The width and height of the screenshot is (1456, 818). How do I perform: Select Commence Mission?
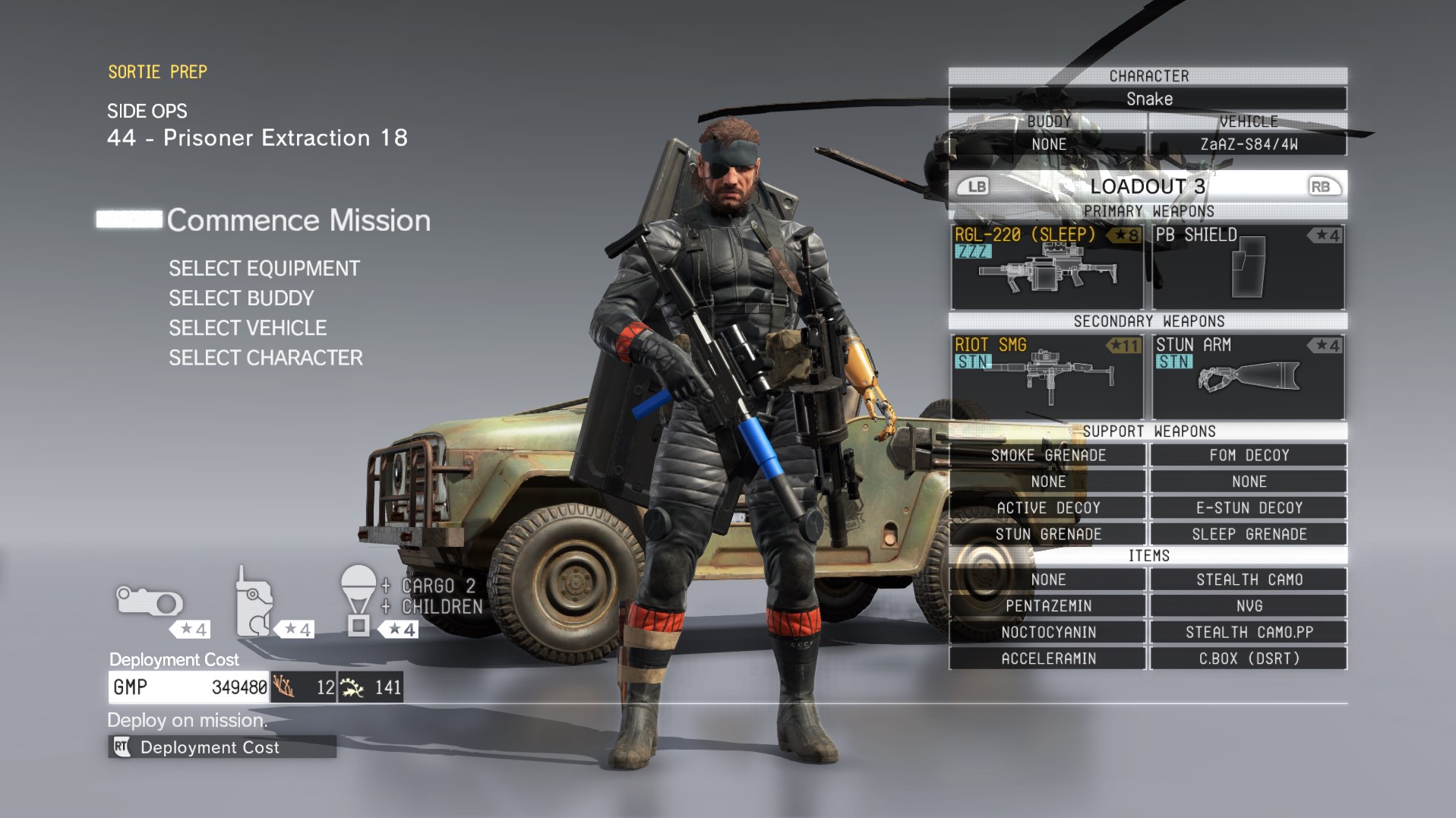(298, 220)
